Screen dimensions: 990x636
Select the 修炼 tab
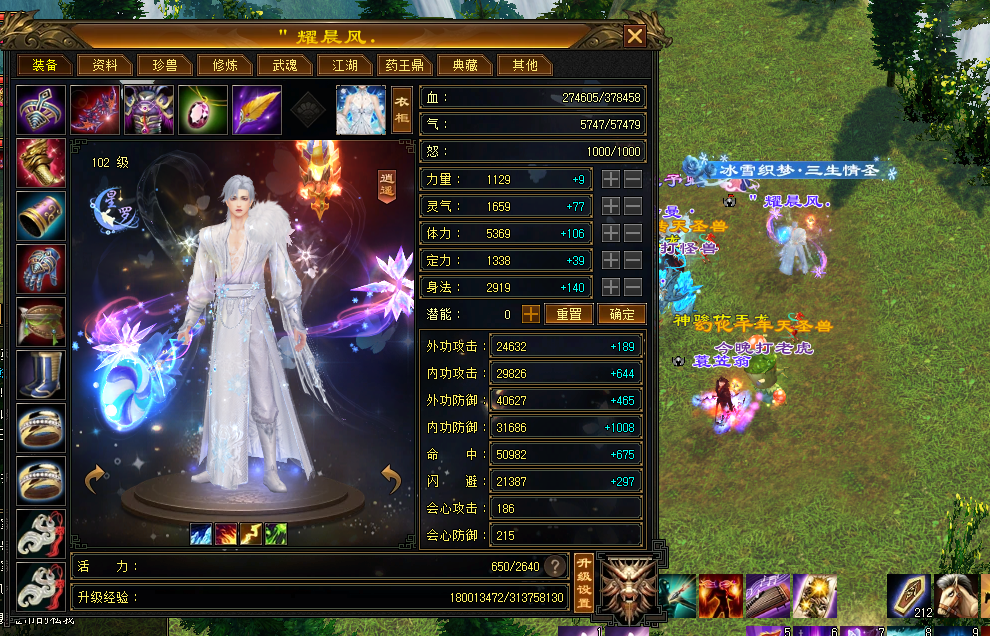pyautogui.click(x=225, y=65)
